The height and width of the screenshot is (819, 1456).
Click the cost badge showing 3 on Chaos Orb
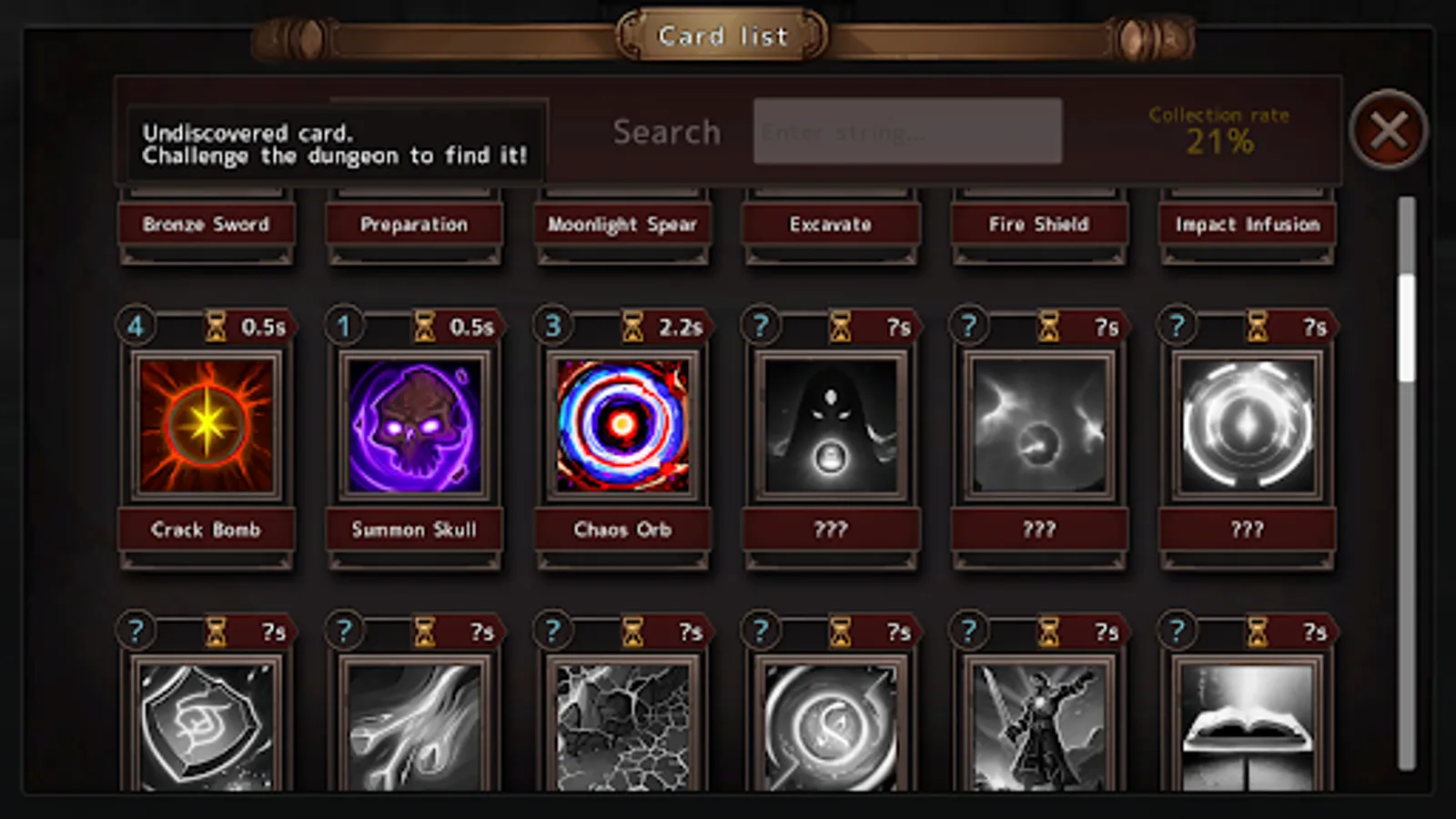pyautogui.click(x=551, y=326)
